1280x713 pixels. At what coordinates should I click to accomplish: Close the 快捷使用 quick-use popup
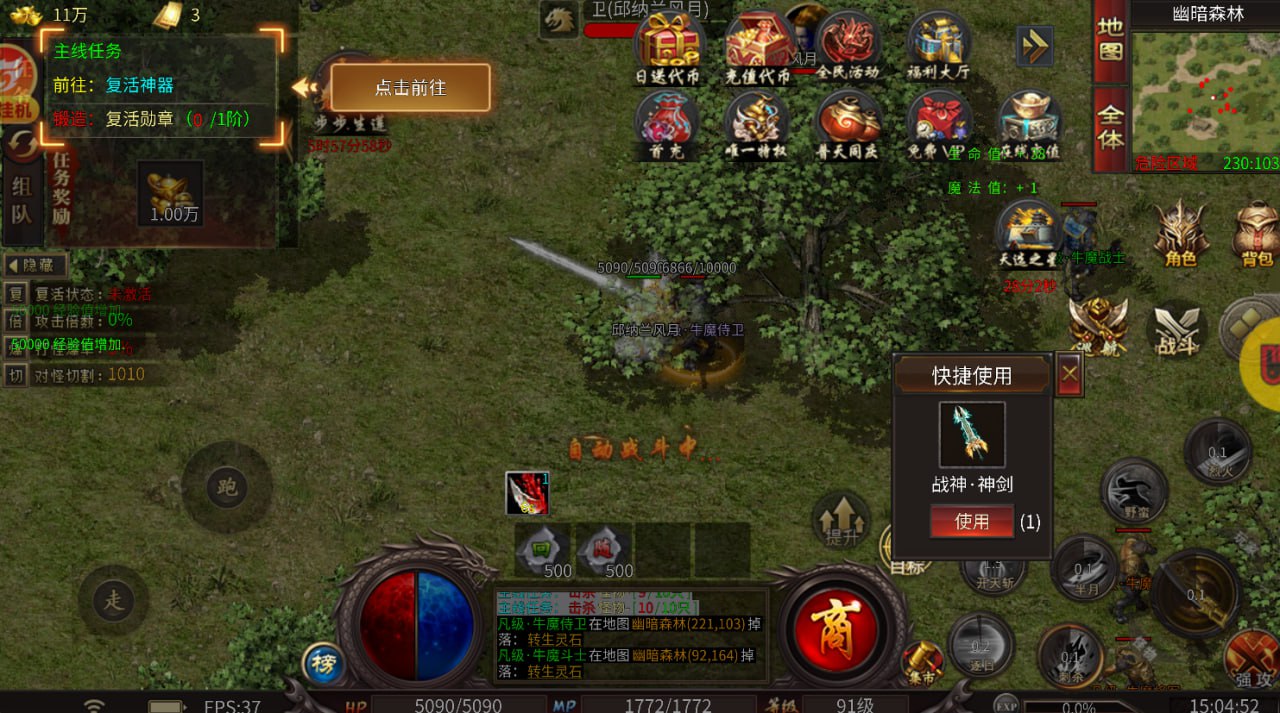tap(1069, 374)
